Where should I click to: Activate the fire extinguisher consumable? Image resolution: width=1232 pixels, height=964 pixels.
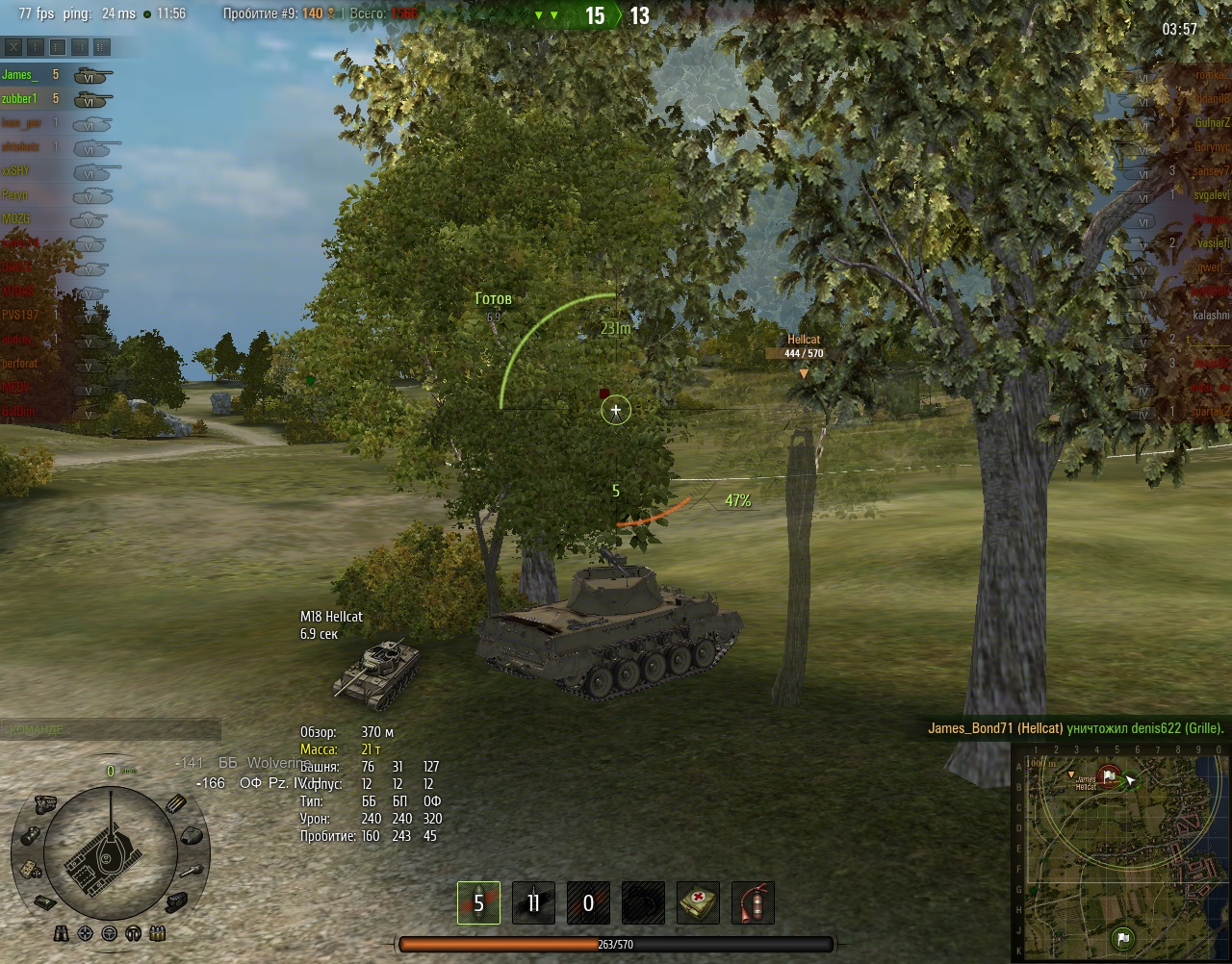tap(753, 903)
